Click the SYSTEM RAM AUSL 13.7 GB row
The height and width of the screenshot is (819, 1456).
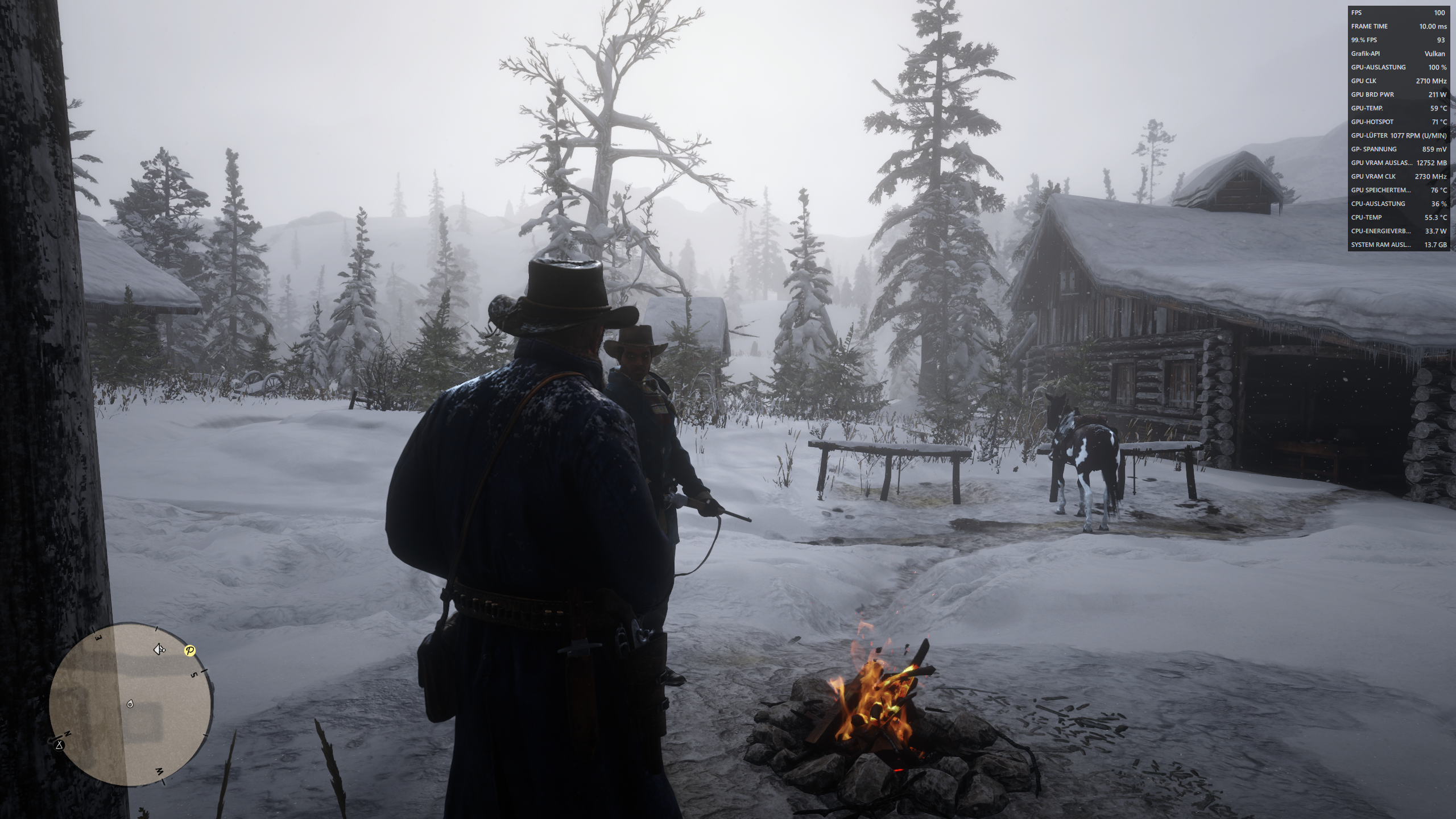point(1398,245)
